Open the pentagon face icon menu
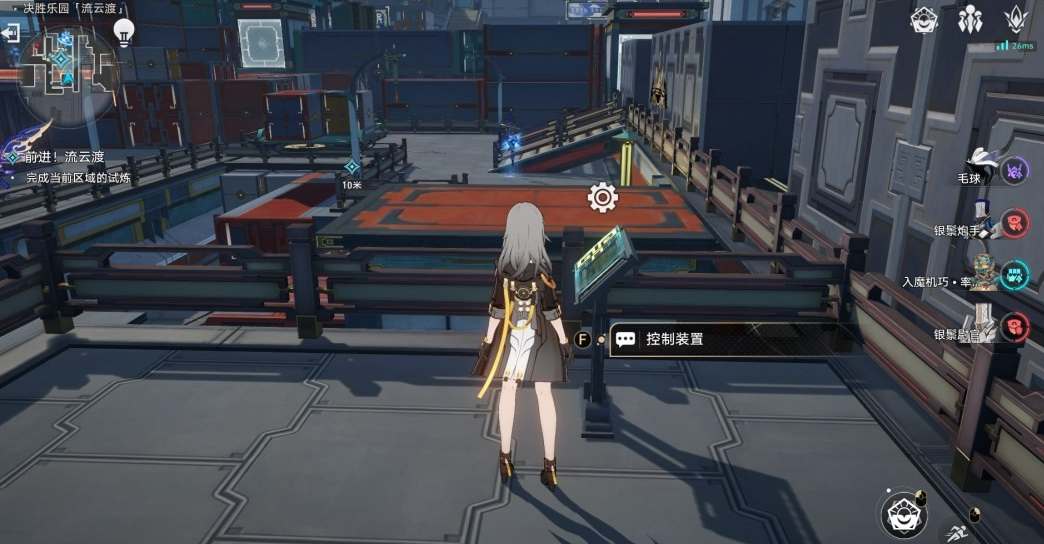This screenshot has height=544, width=1044. tap(924, 19)
